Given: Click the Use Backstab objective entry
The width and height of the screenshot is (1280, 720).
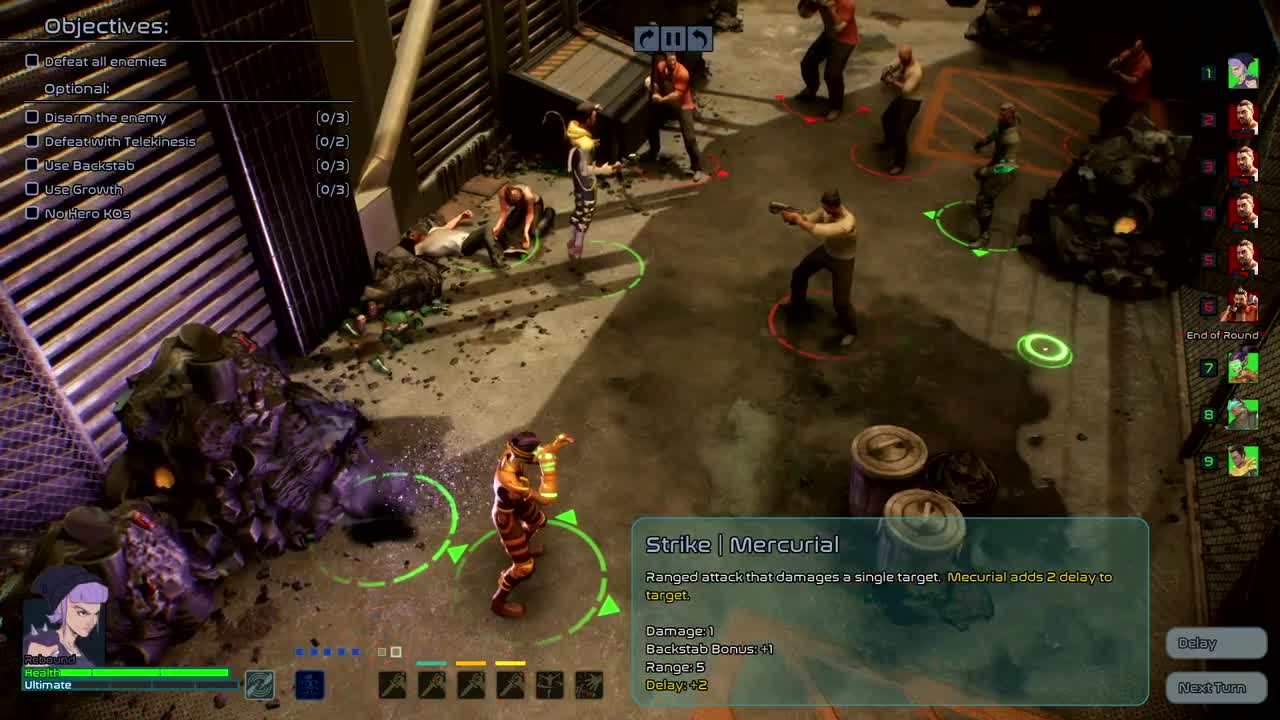Looking at the screenshot, I should point(89,165).
